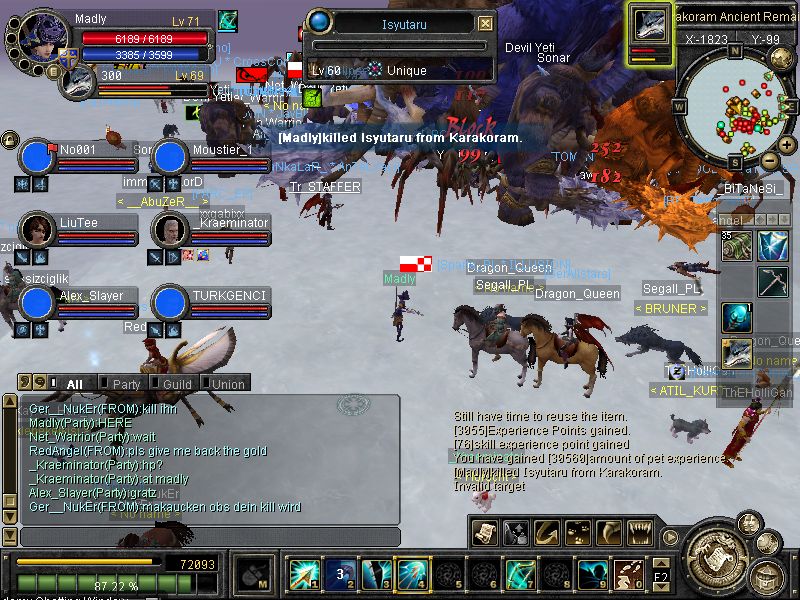
Task: Use the skill in hotbar slot 1
Action: [x=303, y=574]
